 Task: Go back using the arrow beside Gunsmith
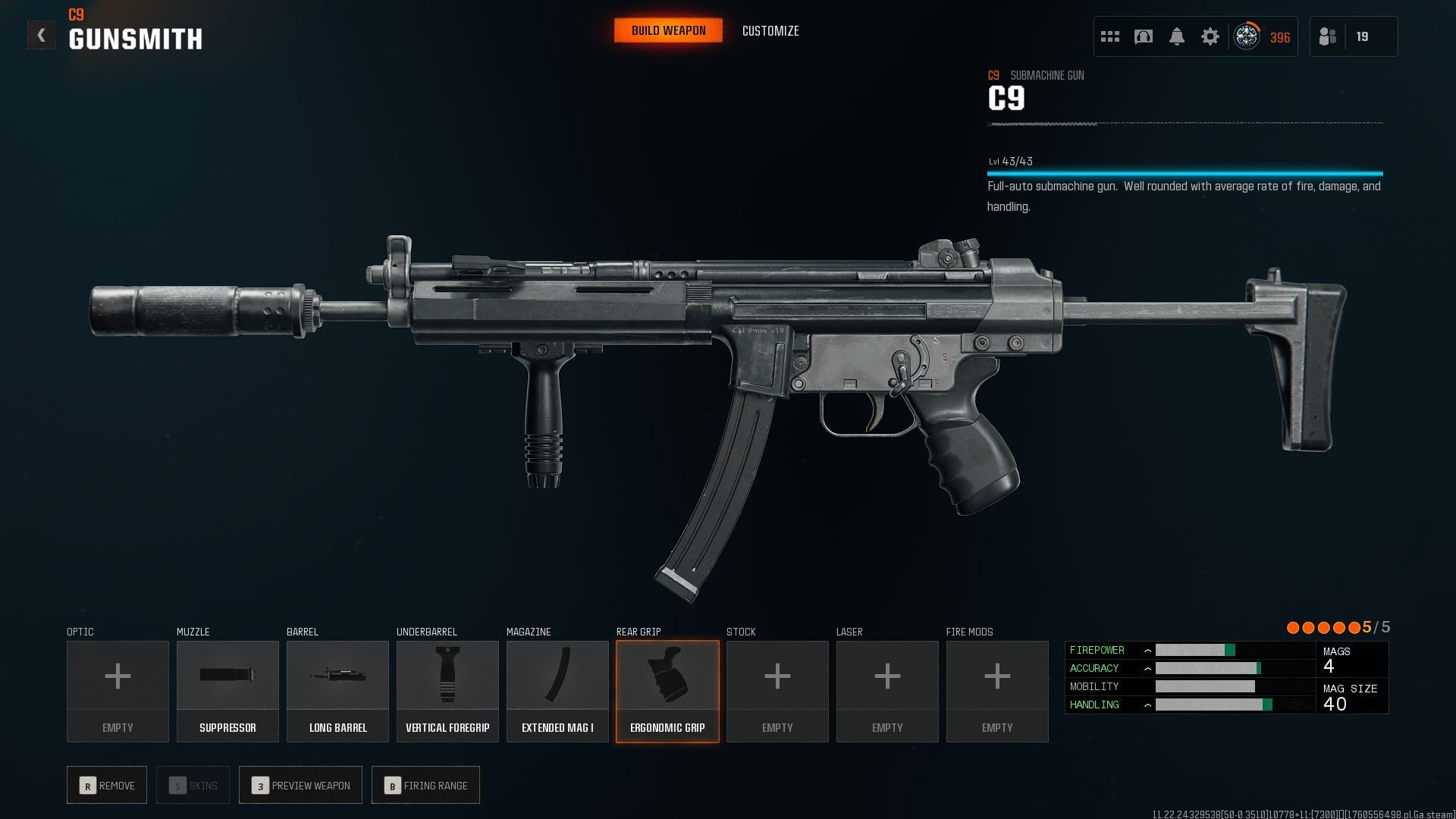(x=41, y=35)
